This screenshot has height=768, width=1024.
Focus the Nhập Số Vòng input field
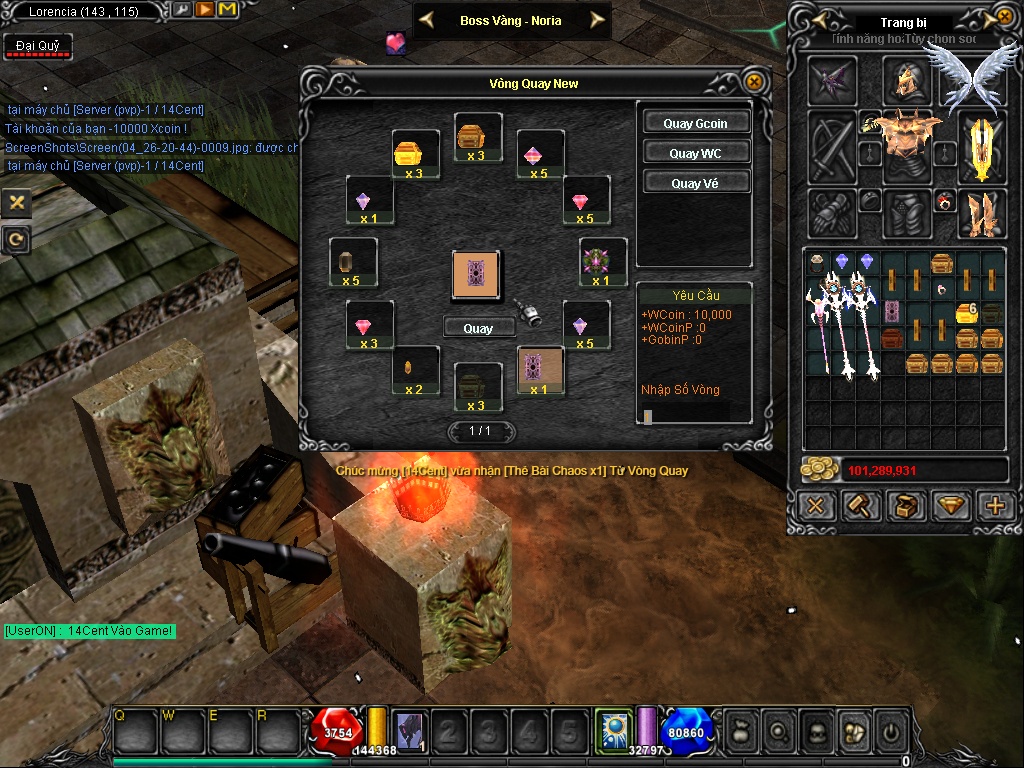coord(693,415)
